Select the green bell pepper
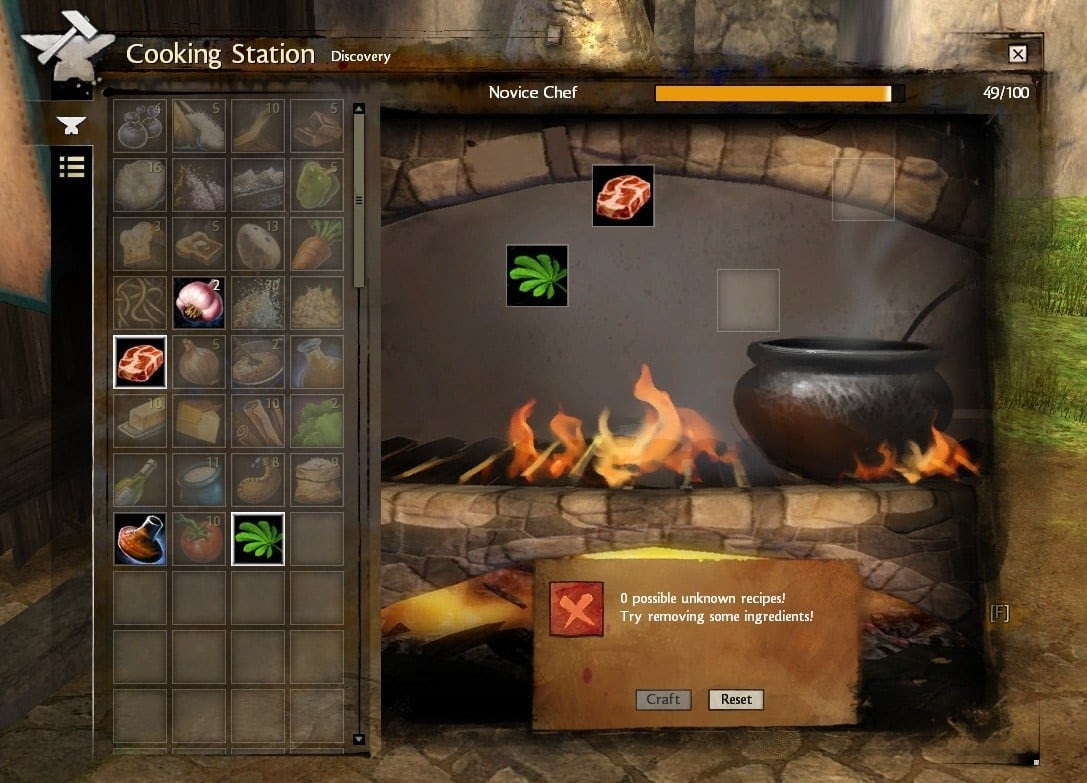 point(317,184)
